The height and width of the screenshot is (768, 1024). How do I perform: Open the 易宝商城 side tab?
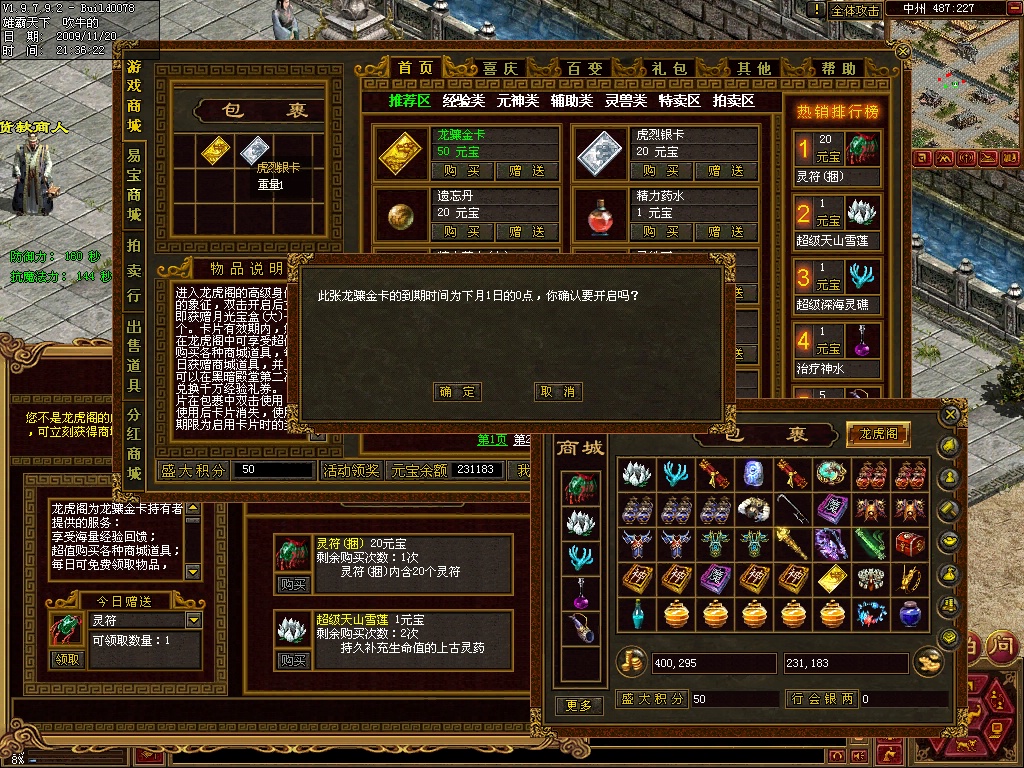coord(134,185)
